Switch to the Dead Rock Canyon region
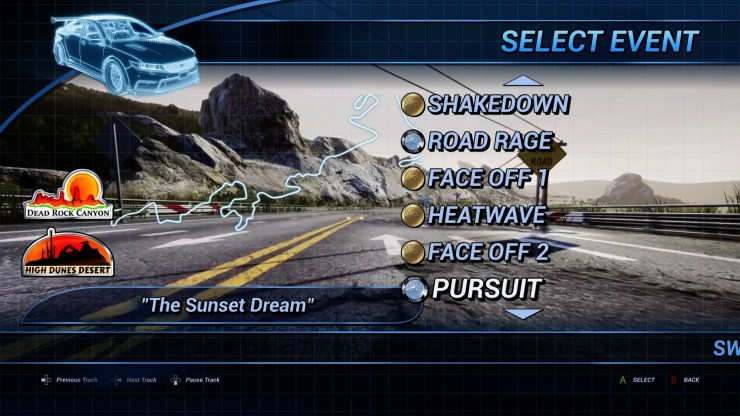The width and height of the screenshot is (740, 416). point(69,196)
